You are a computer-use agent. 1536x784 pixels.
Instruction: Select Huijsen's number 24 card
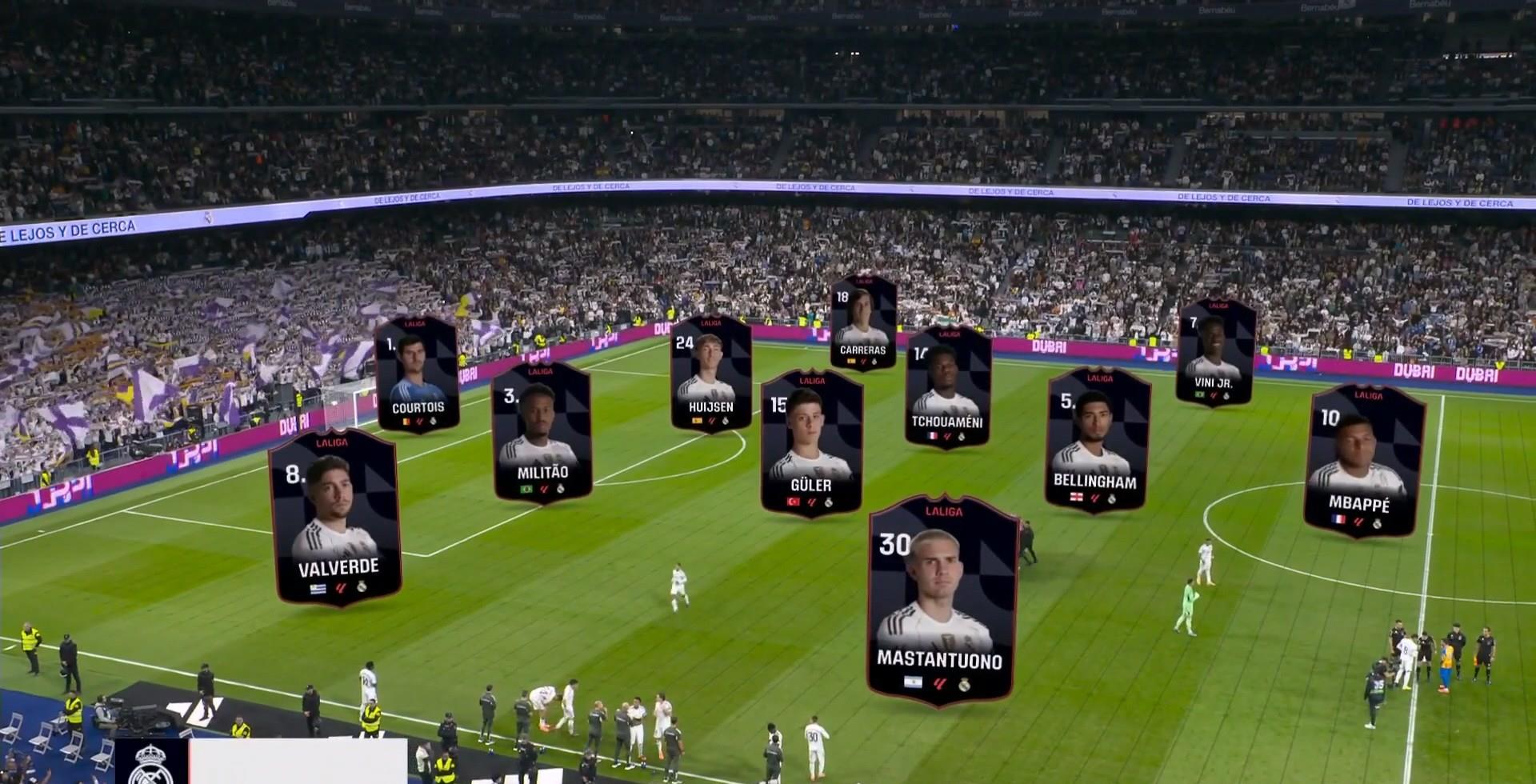[710, 373]
